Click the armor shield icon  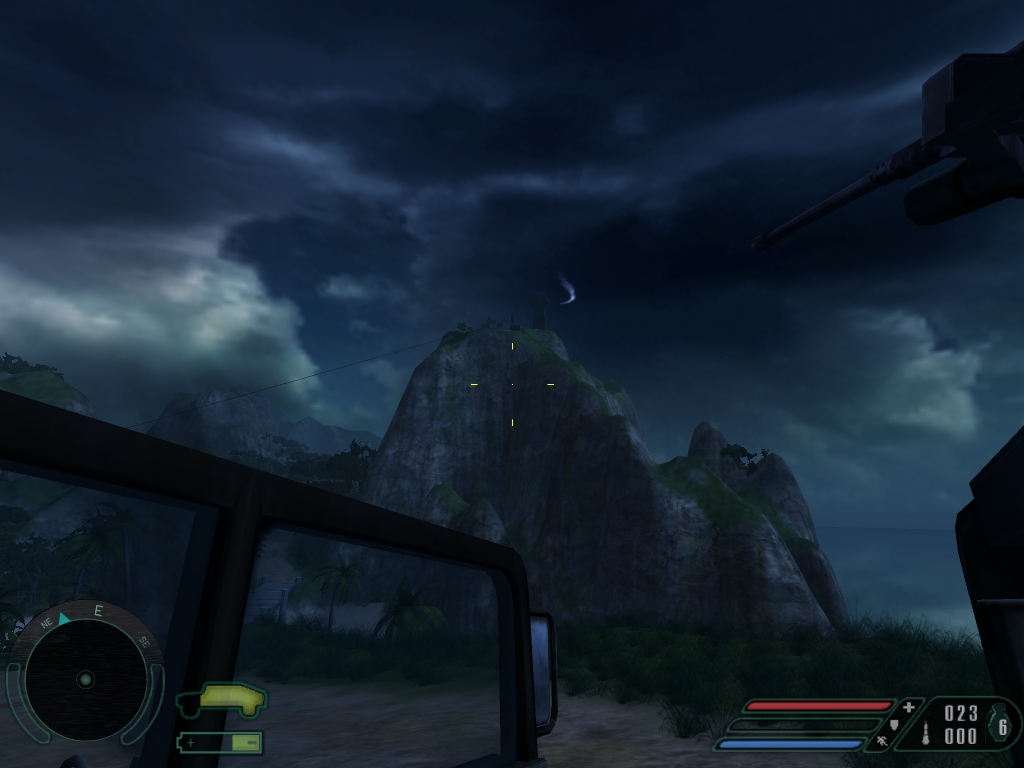(894, 724)
